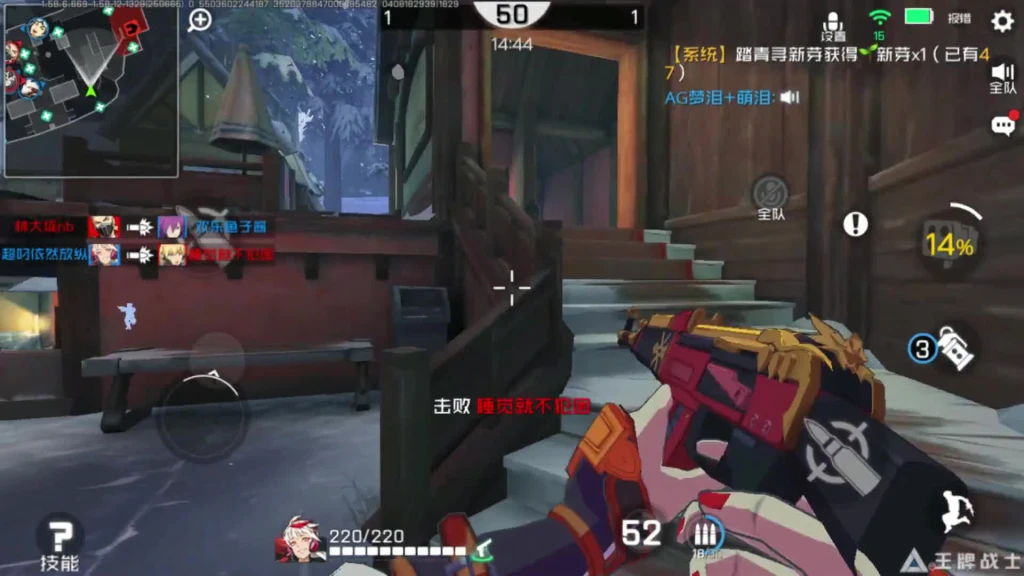This screenshot has height=576, width=1024.
Task: Tap the jump button with running figure
Action: click(x=955, y=511)
